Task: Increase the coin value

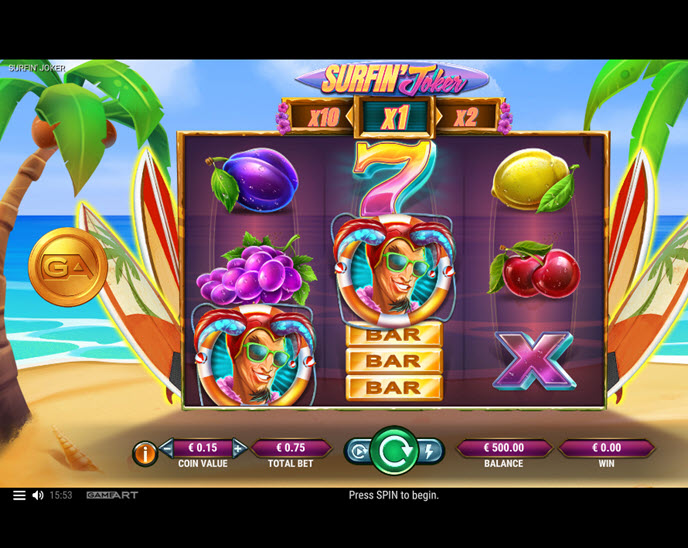Action: 239,447
